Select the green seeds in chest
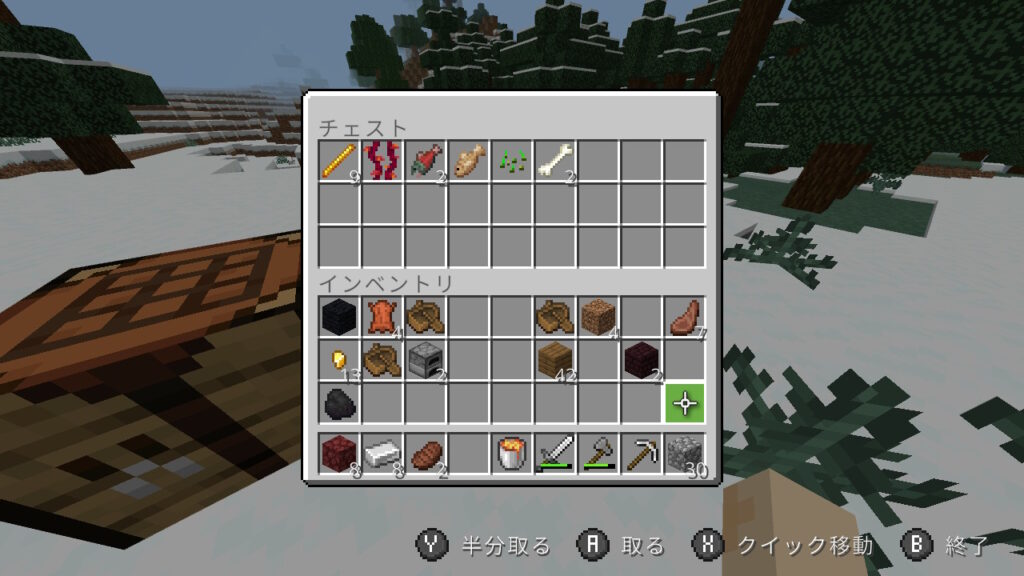The width and height of the screenshot is (1024, 576). click(x=512, y=161)
